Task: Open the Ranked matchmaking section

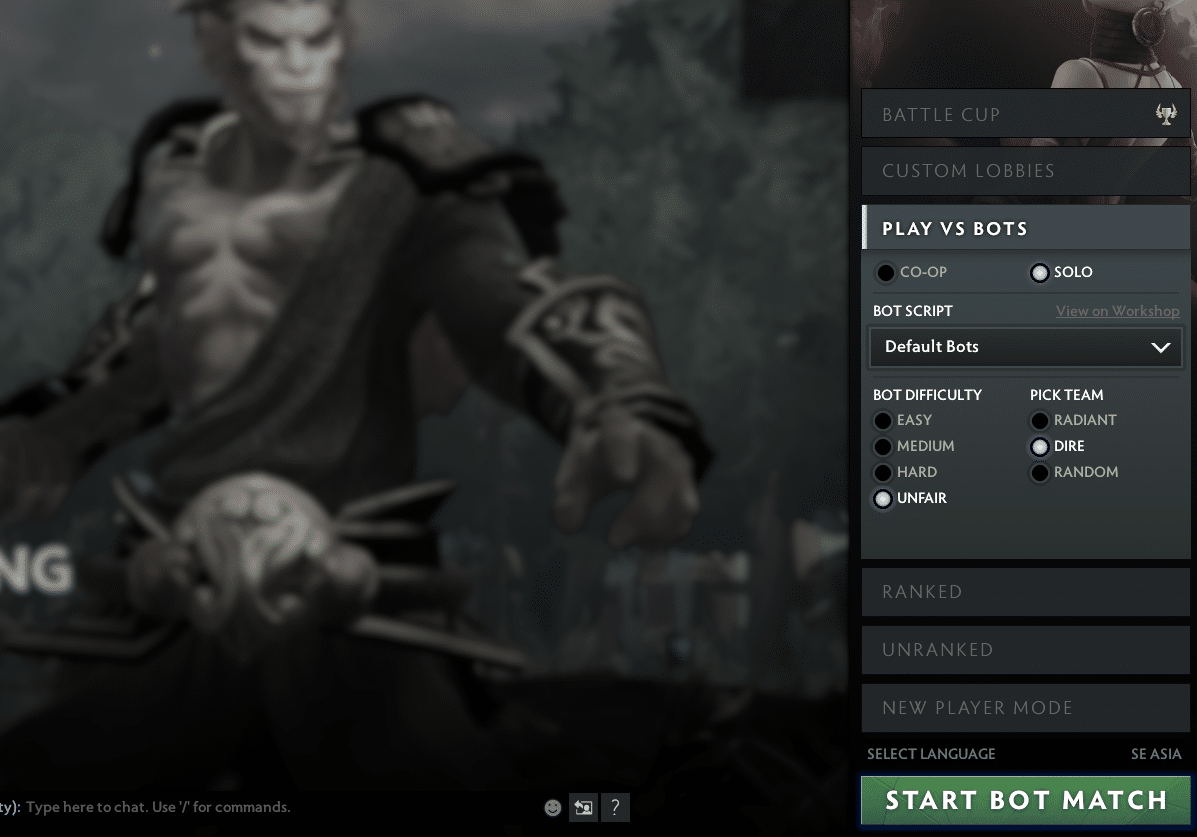Action: tap(1026, 592)
